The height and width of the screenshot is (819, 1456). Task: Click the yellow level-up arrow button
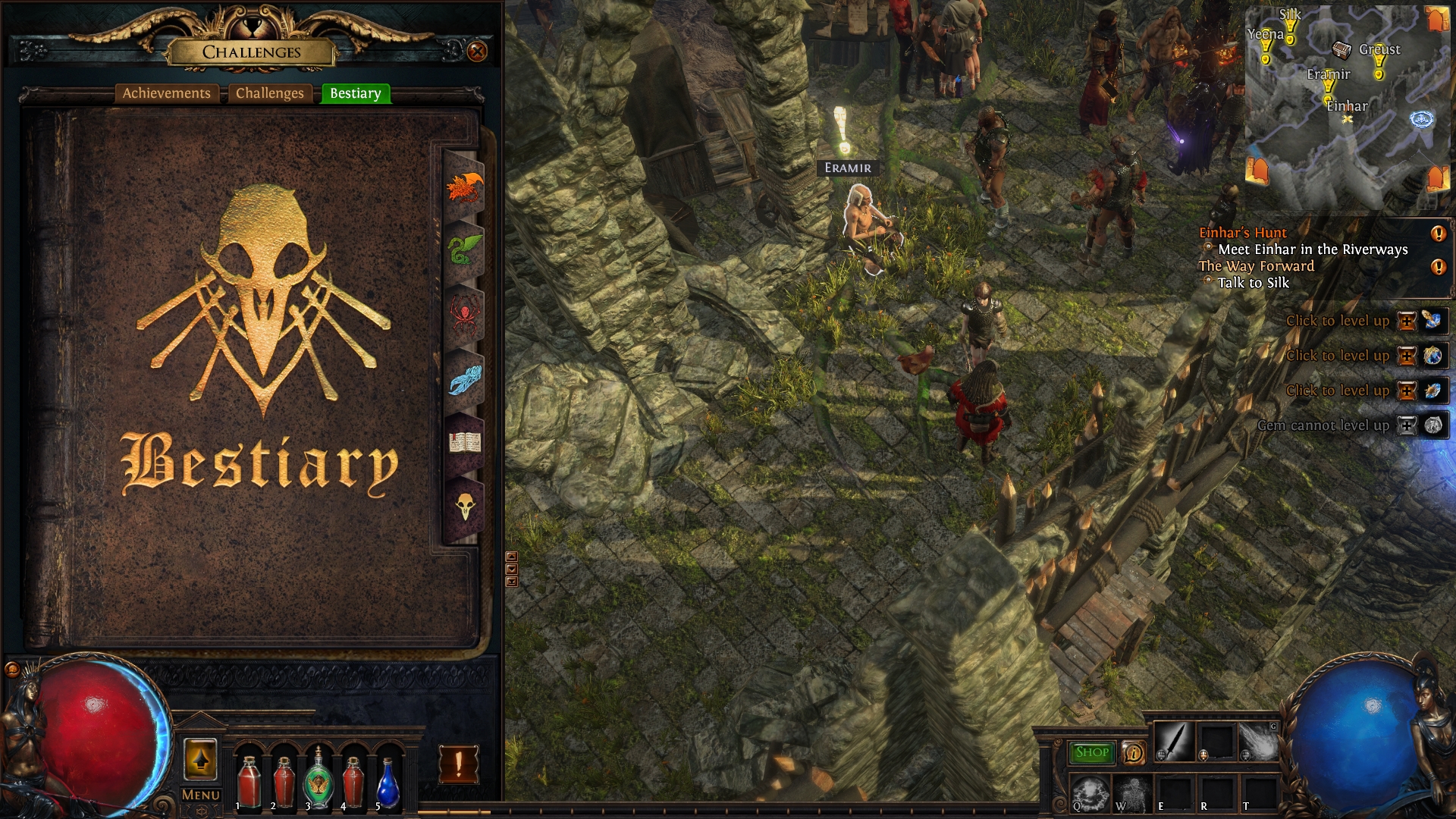(x=200, y=760)
